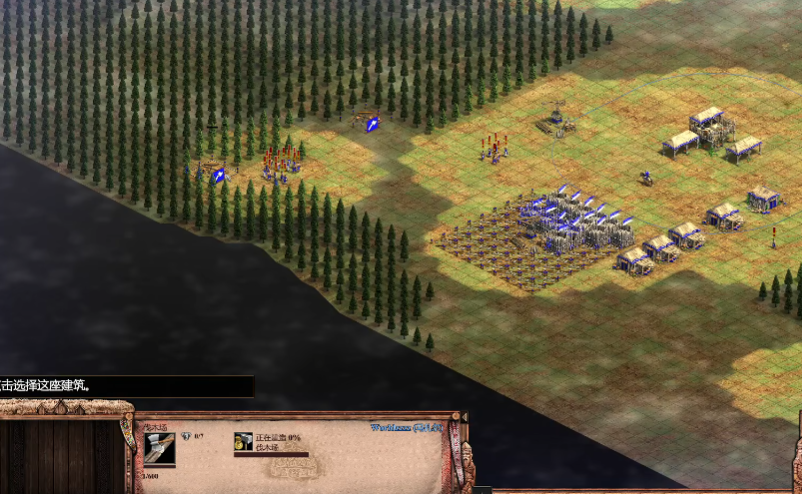Click the hammer construction-progress icon

(x=243, y=442)
